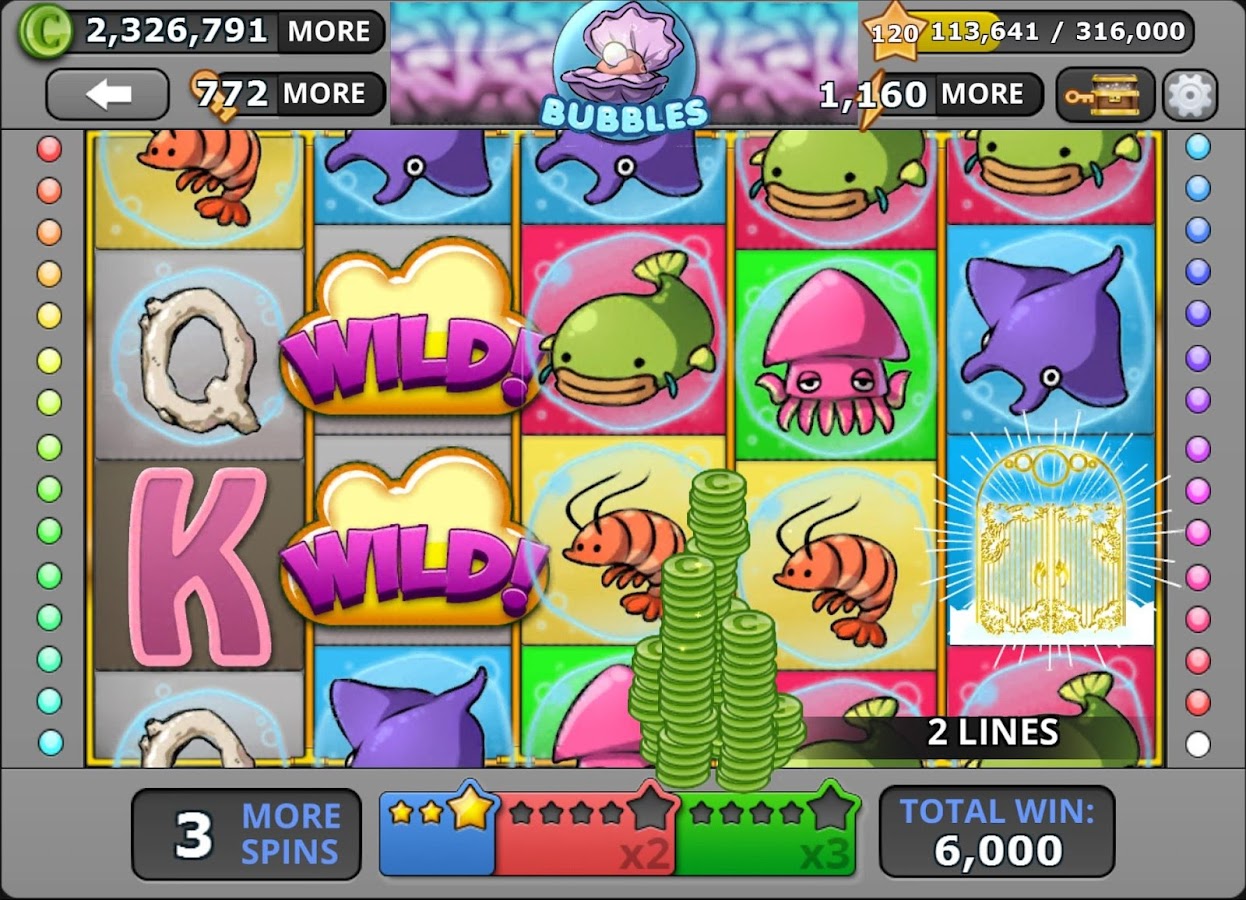
Task: Click the green coin icon
Action: point(45,30)
